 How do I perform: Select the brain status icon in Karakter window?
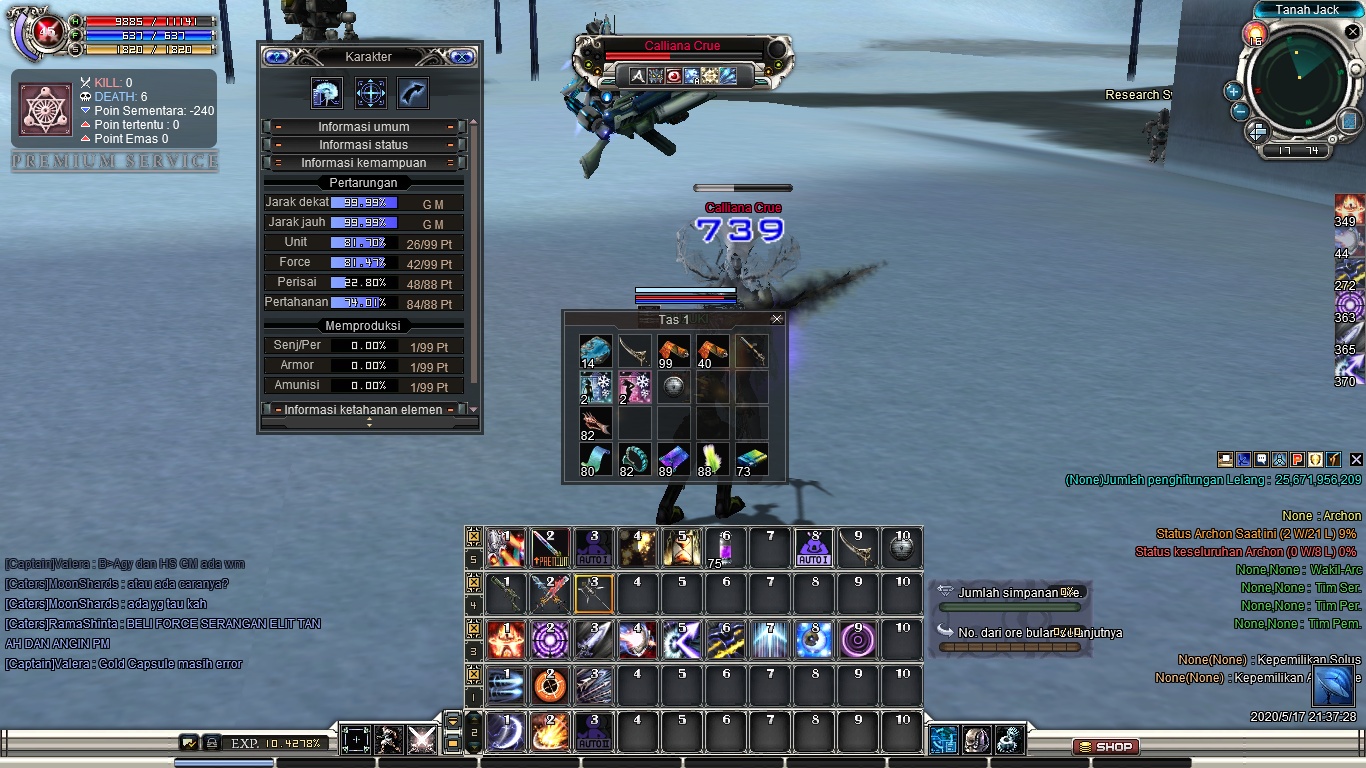(x=327, y=92)
